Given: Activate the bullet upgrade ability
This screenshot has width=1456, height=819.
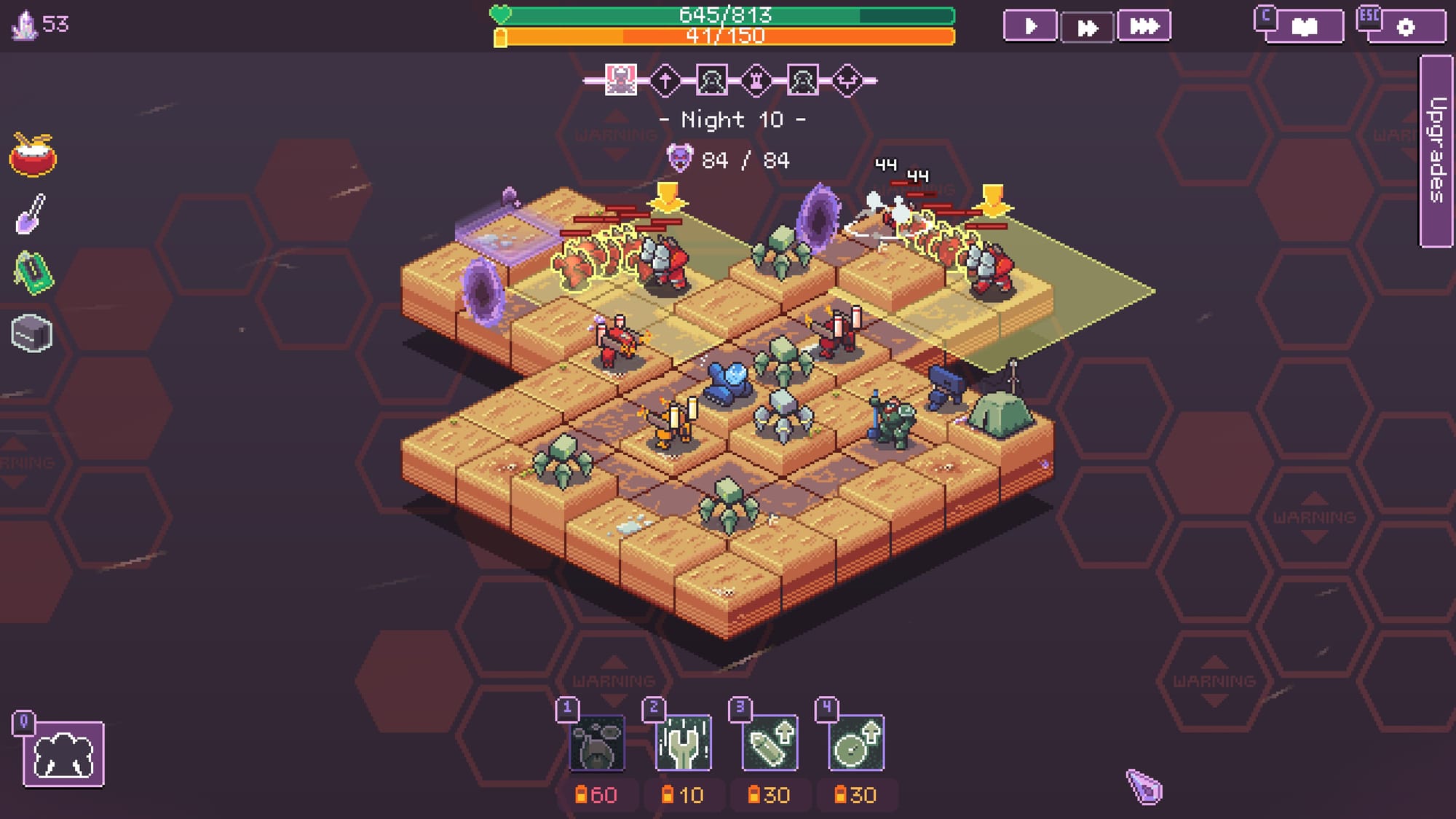Looking at the screenshot, I should tap(769, 743).
